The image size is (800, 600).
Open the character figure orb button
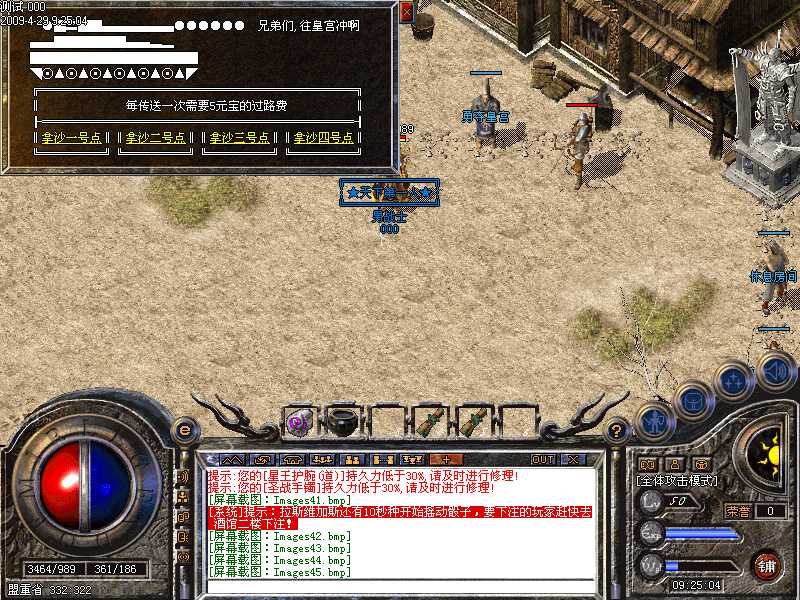click(x=655, y=421)
